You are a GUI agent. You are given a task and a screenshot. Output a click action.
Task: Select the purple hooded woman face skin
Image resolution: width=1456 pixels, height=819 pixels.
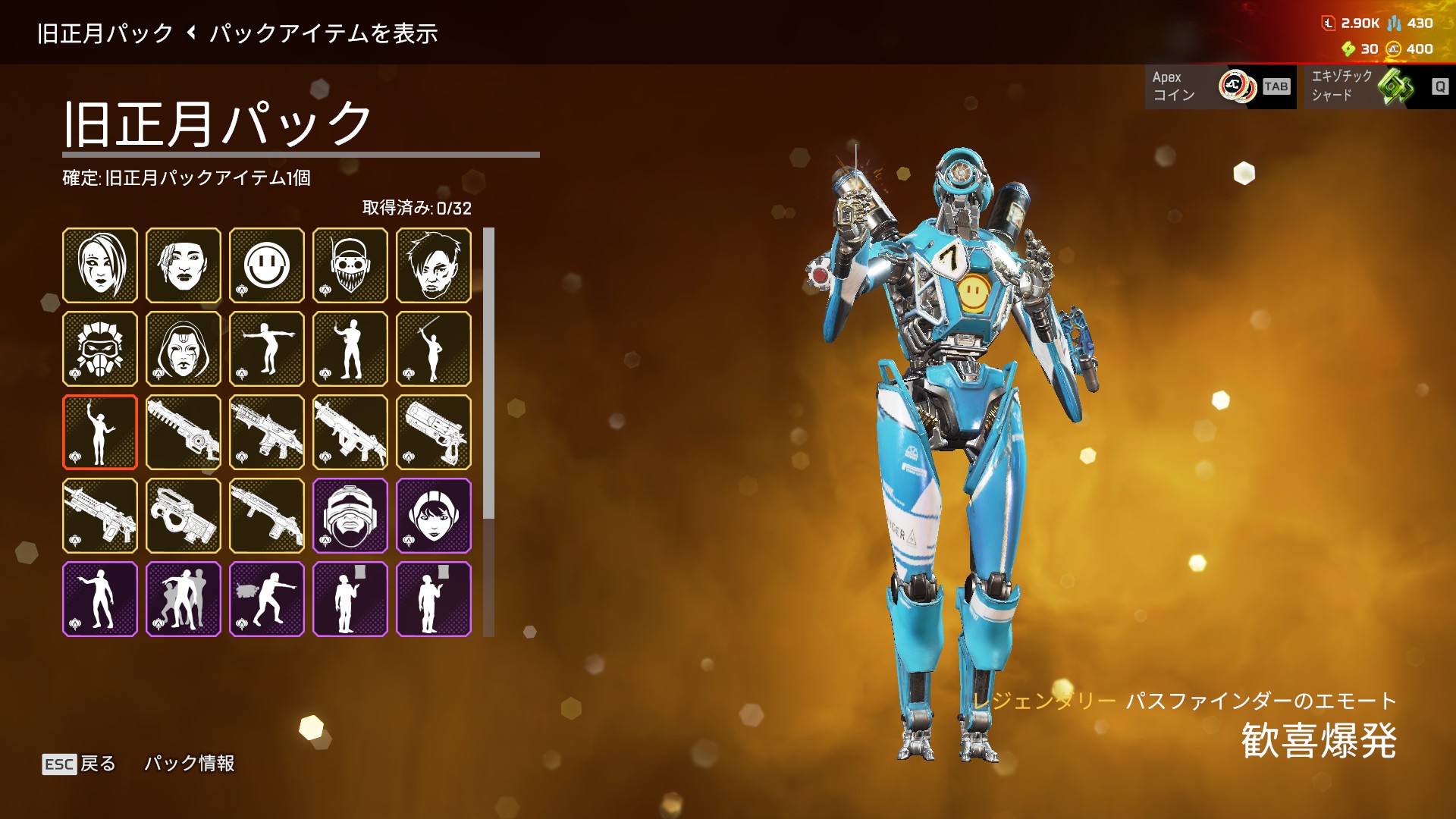coord(433,516)
